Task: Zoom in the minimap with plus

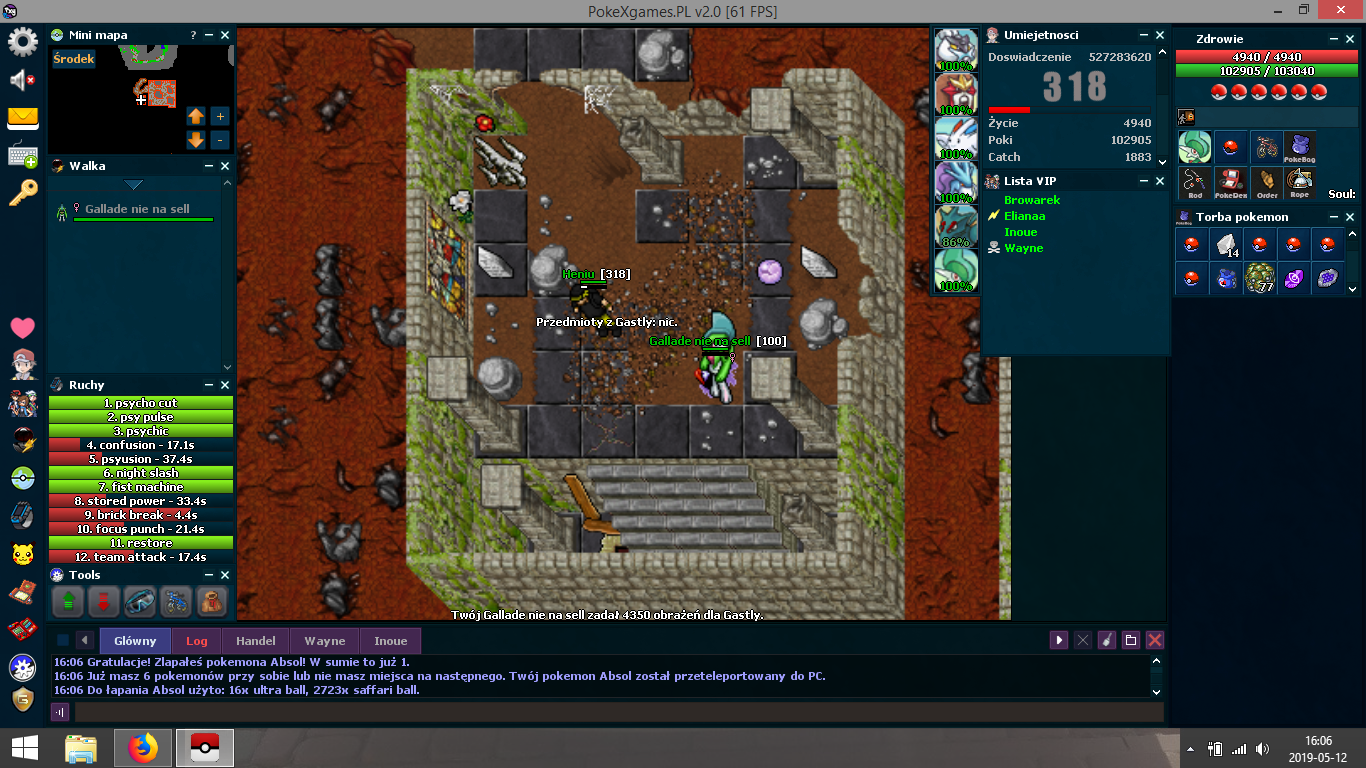Action: click(220, 116)
